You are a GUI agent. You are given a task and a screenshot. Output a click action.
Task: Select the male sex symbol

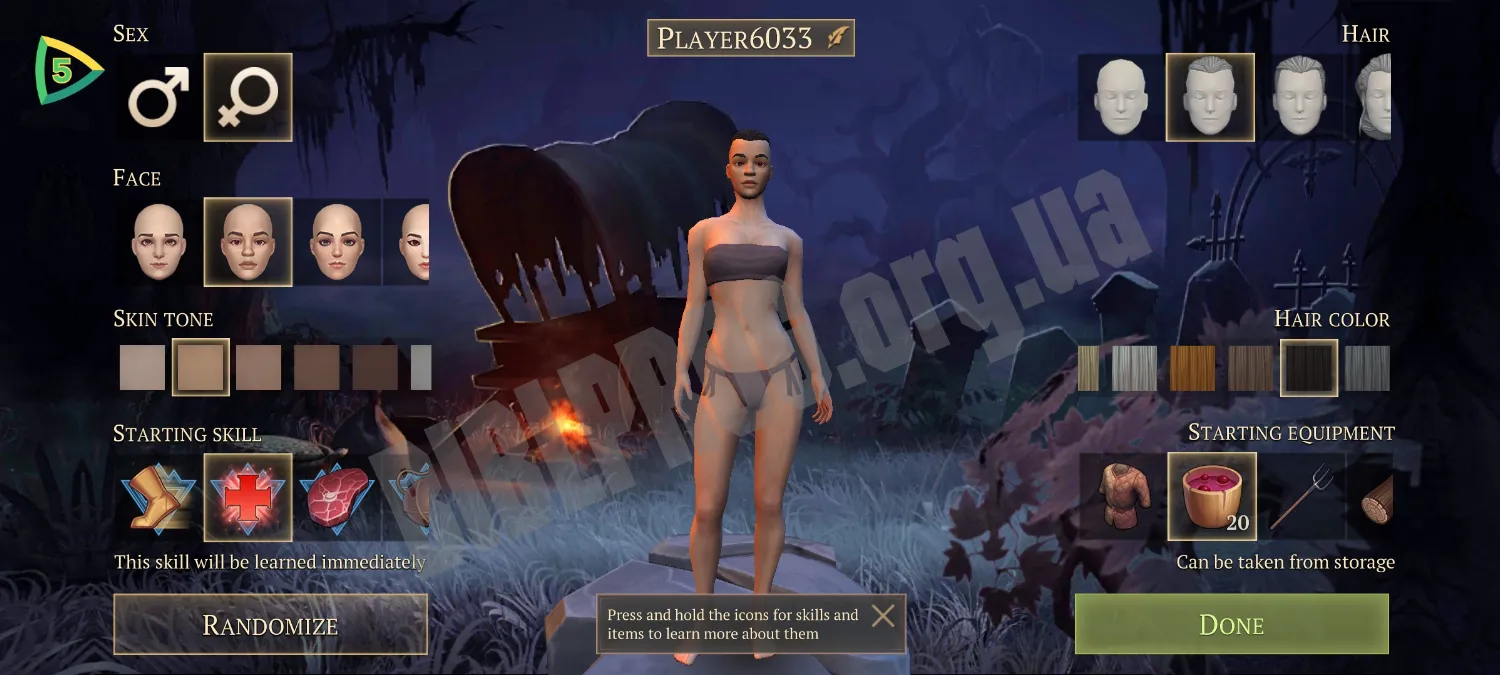click(x=159, y=97)
